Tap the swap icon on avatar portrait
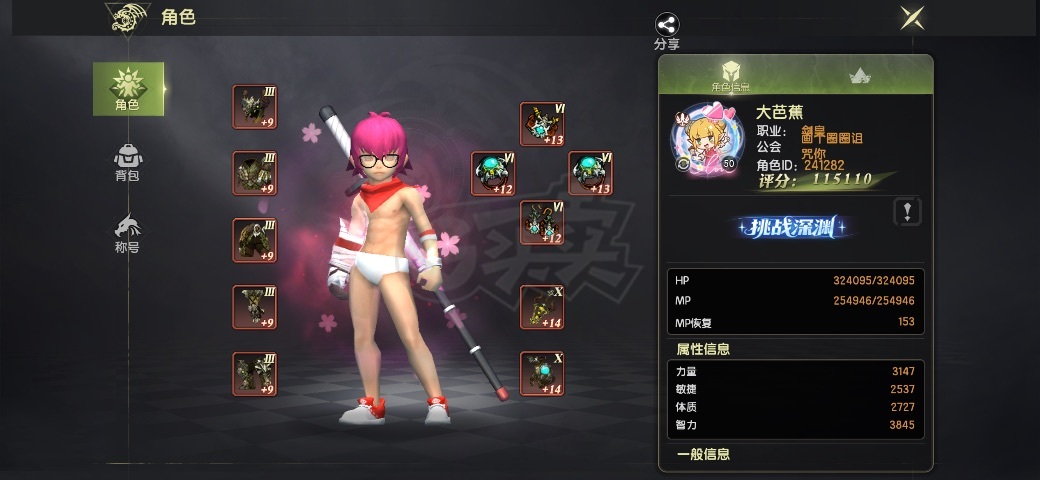Viewport: 1040px width, 480px height. 683,163
